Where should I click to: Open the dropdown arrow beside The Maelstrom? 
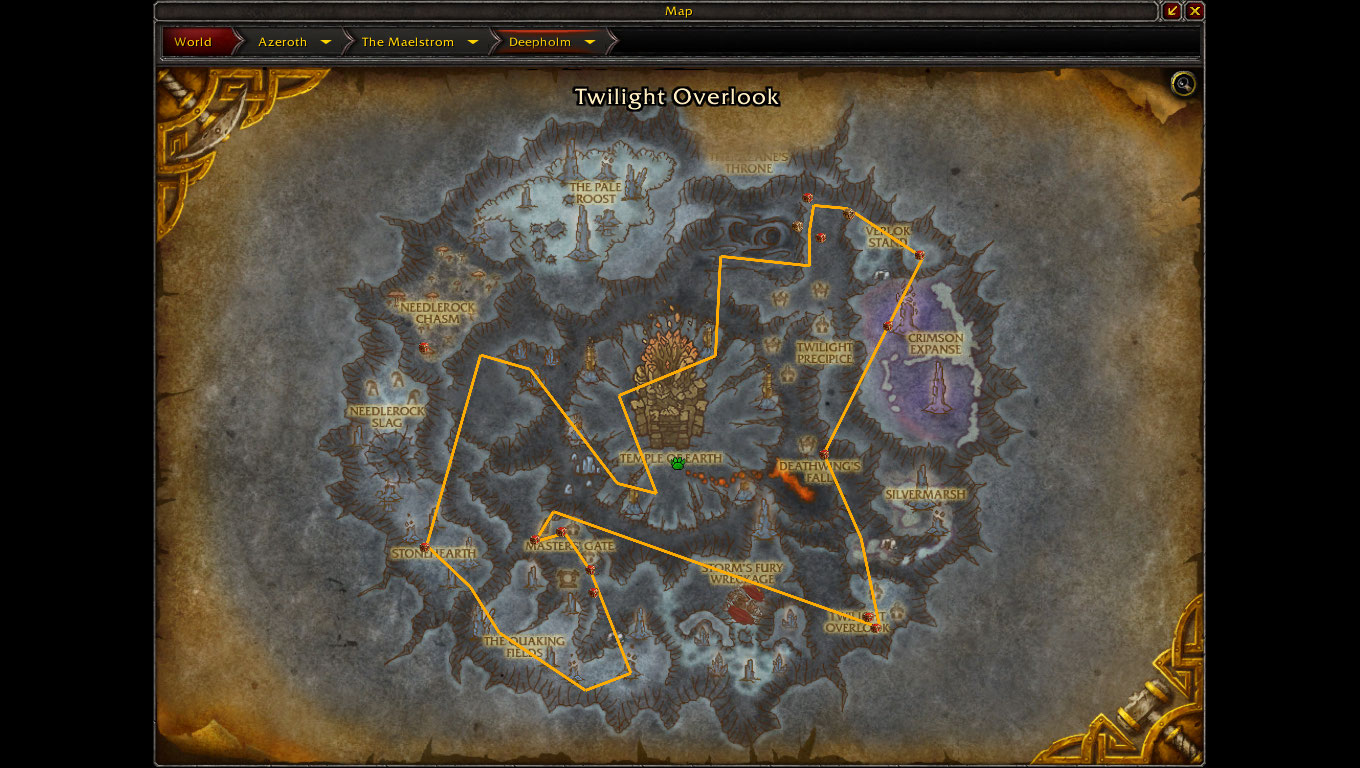tap(473, 42)
